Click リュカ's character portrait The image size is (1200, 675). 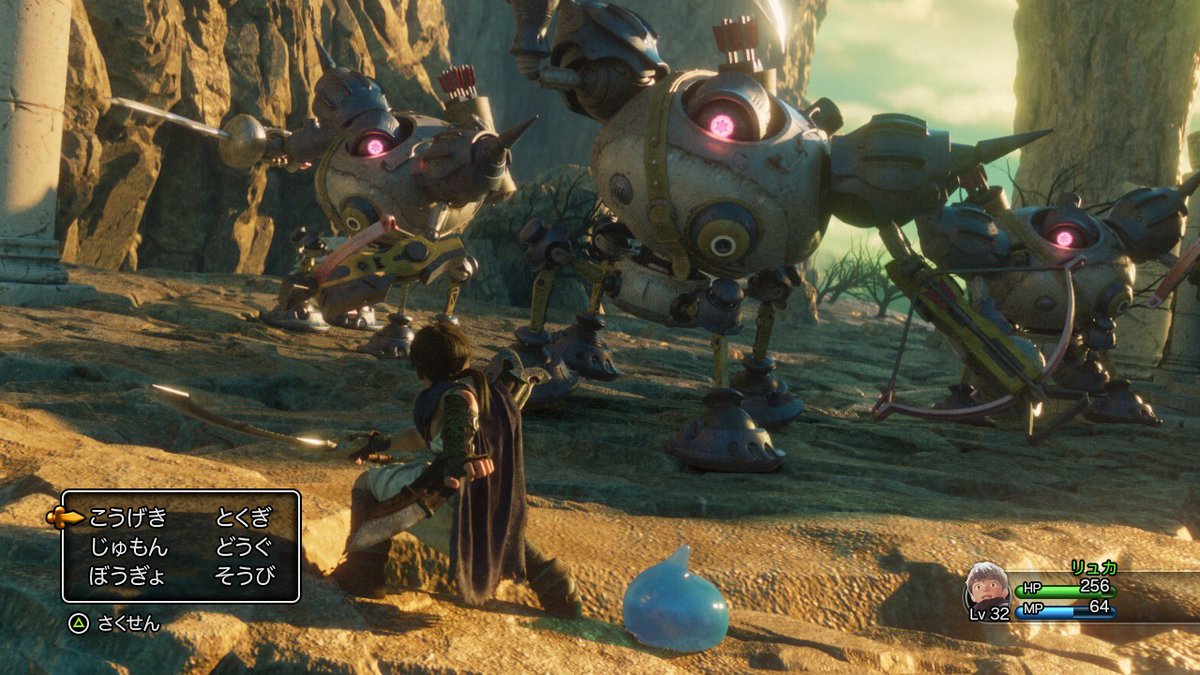986,585
